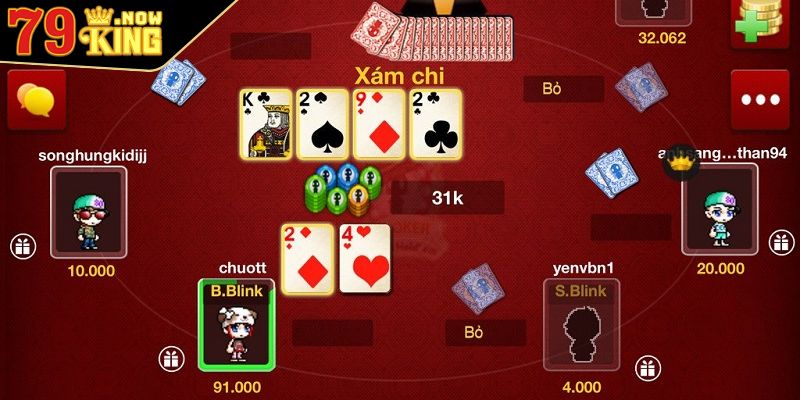800x400 pixels.
Task: Open the chat bubbles button
Action: pos(37,98)
